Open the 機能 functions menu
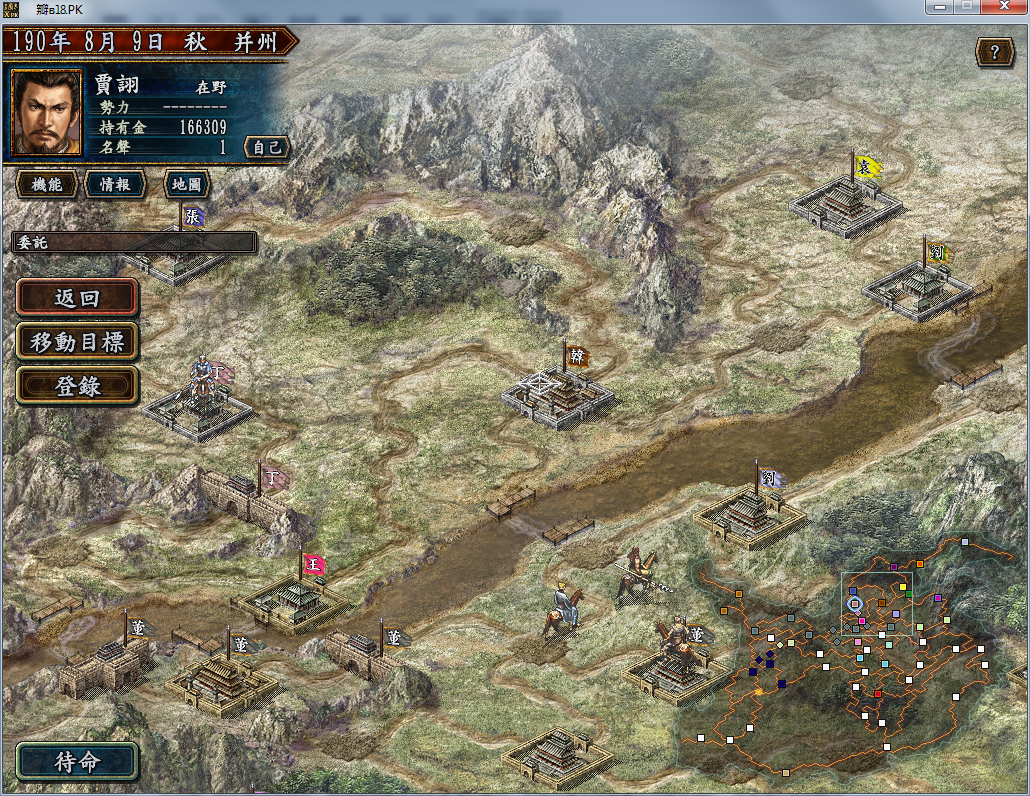 pos(47,184)
